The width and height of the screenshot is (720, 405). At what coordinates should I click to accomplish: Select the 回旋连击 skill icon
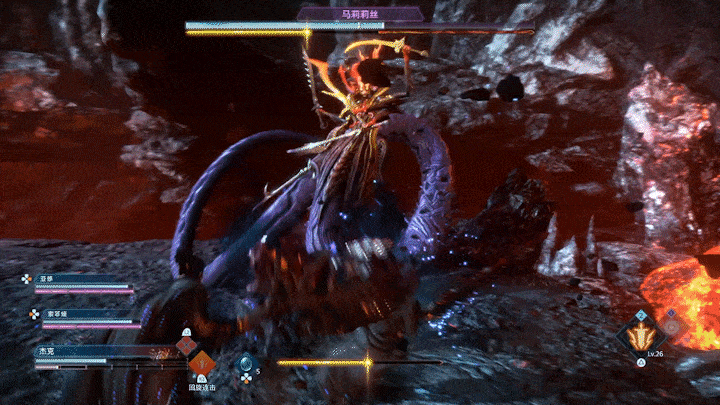pos(203,364)
